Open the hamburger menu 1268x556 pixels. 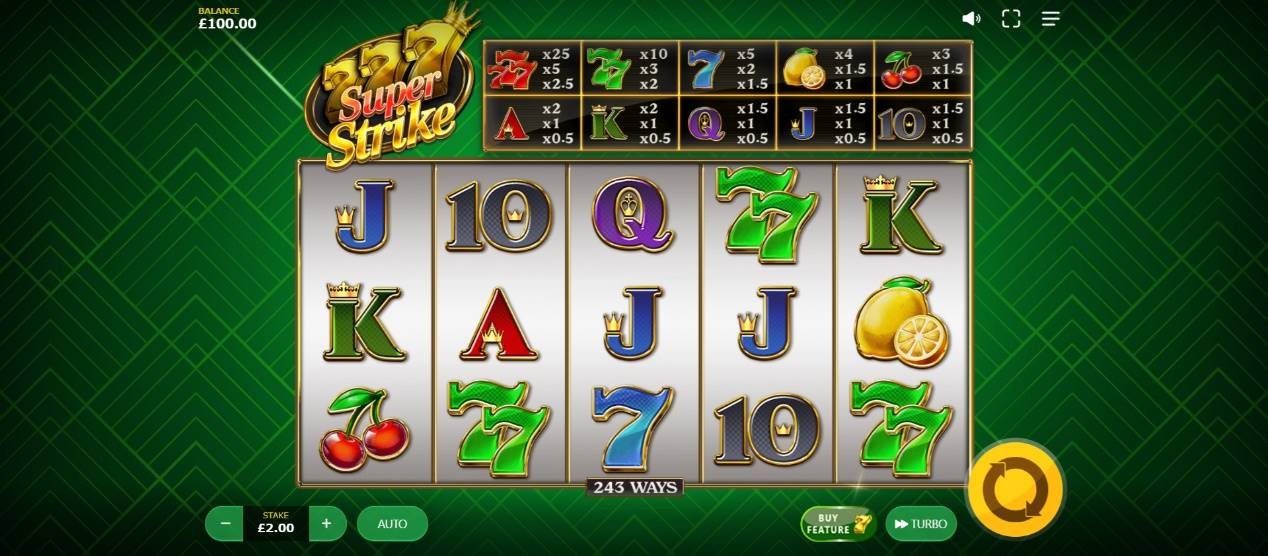[x=1050, y=19]
